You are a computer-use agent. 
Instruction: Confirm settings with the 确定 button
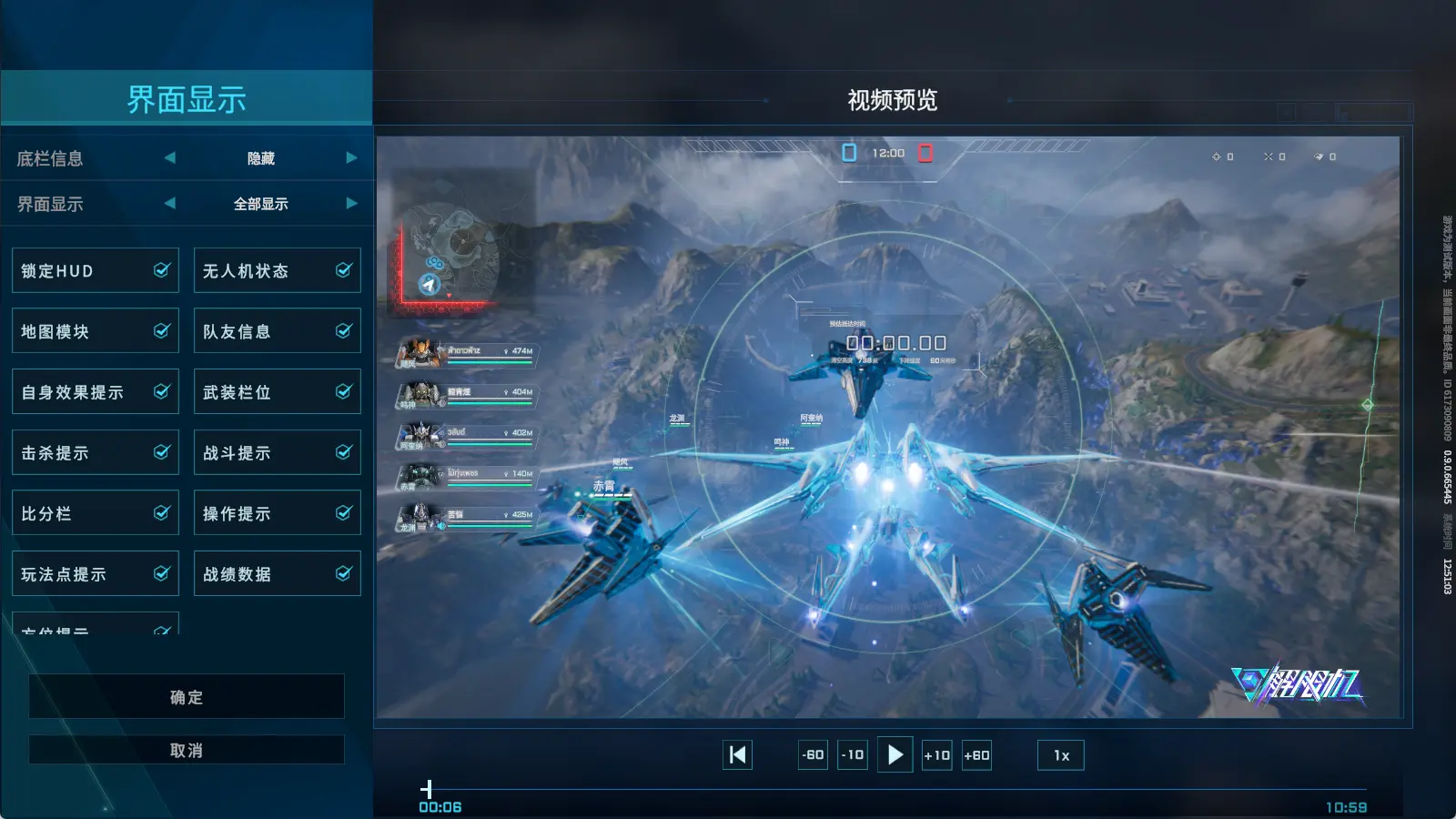[x=187, y=697]
